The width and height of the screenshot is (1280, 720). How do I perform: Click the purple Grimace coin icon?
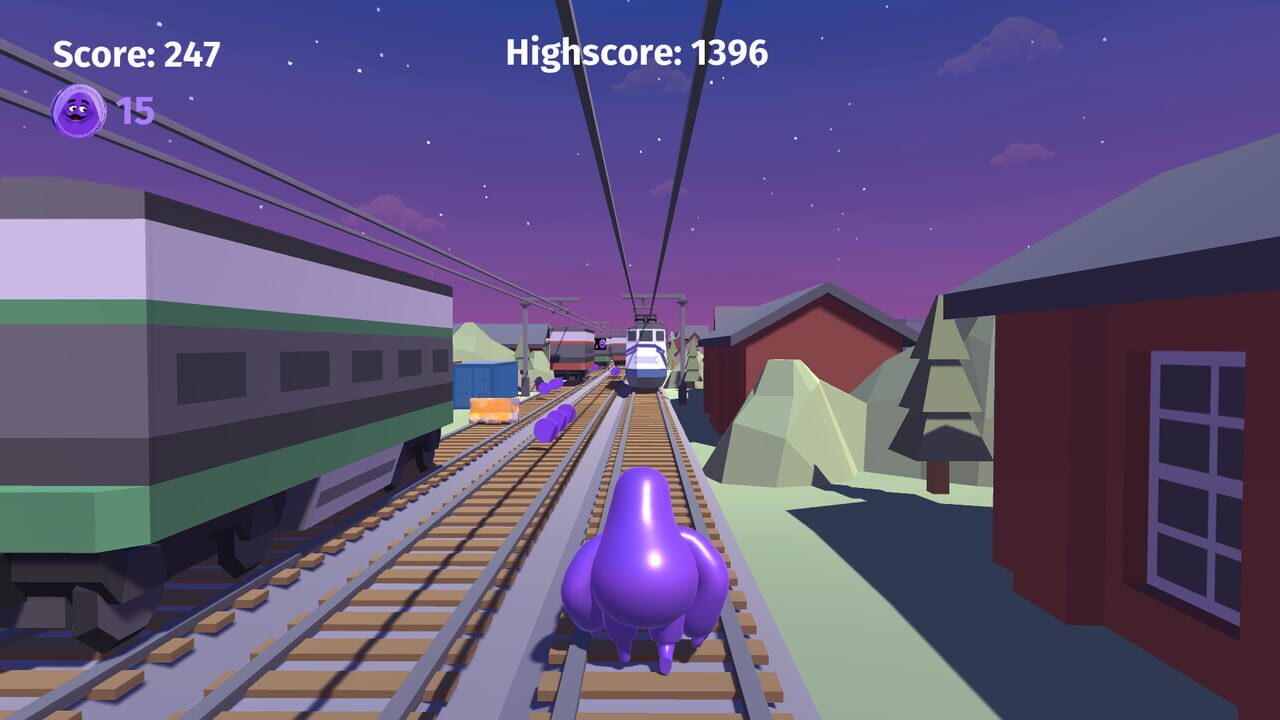pyautogui.click(x=76, y=110)
